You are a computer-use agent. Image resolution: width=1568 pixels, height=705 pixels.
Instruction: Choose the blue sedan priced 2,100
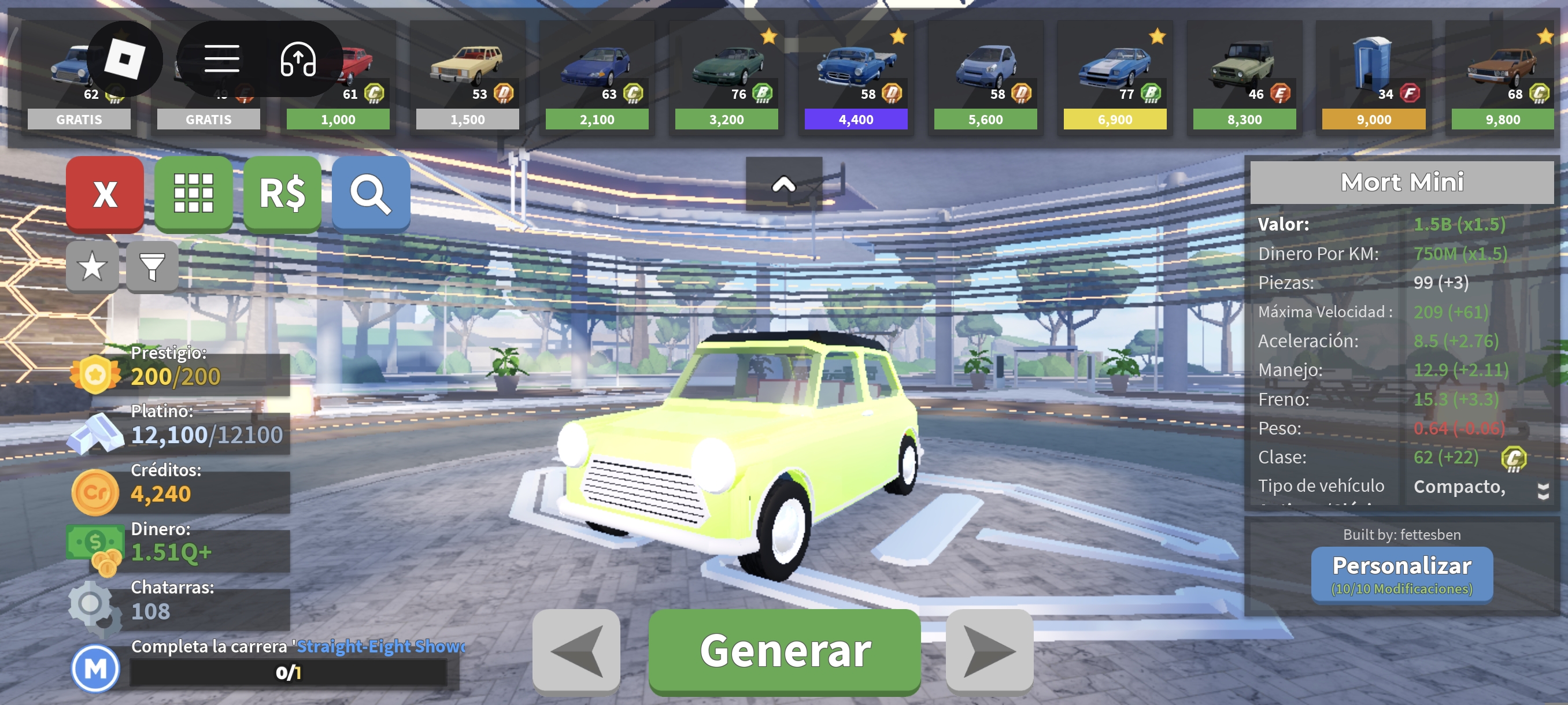coord(597,76)
